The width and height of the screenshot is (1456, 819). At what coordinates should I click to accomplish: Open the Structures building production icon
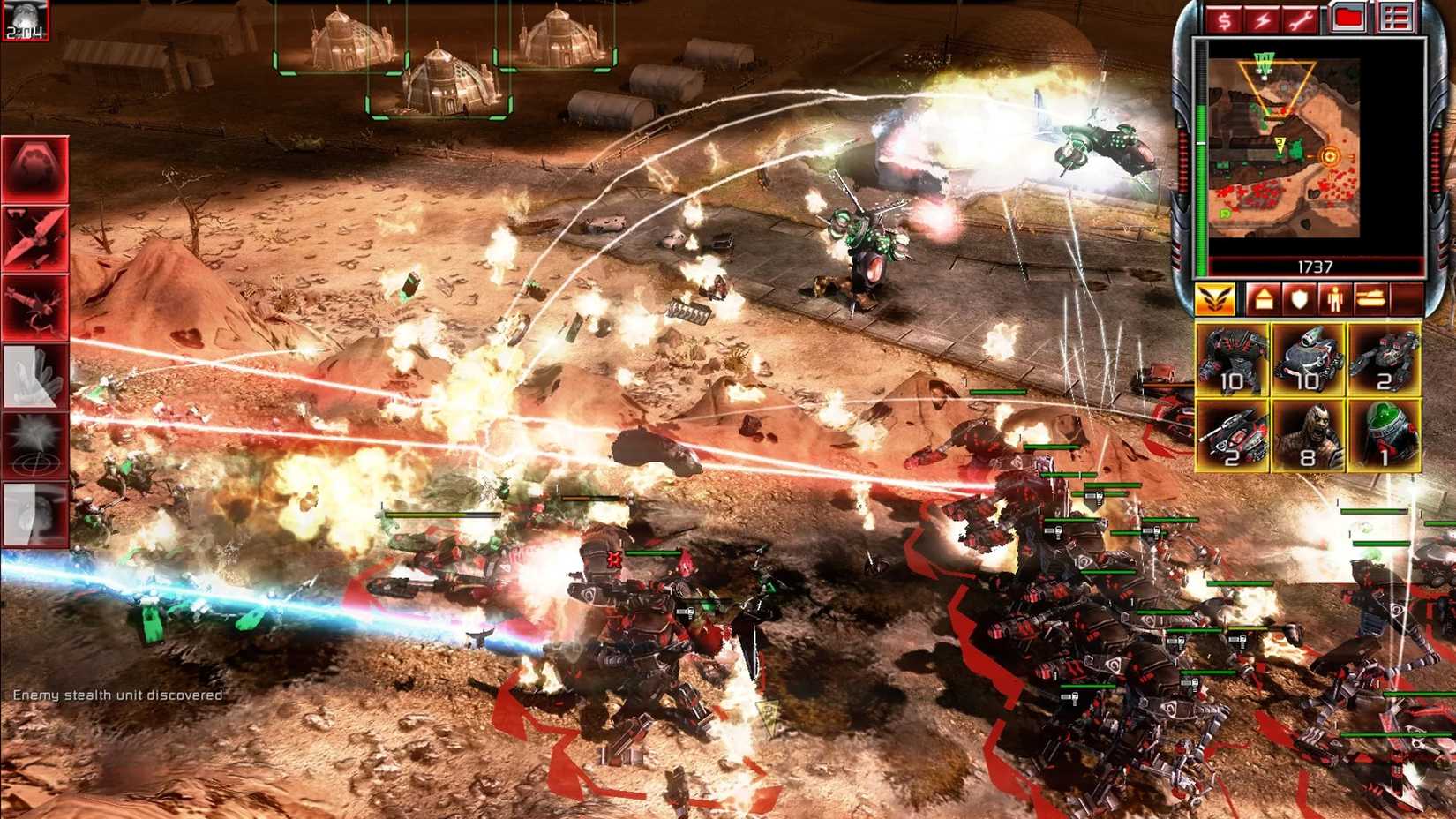tap(1264, 300)
